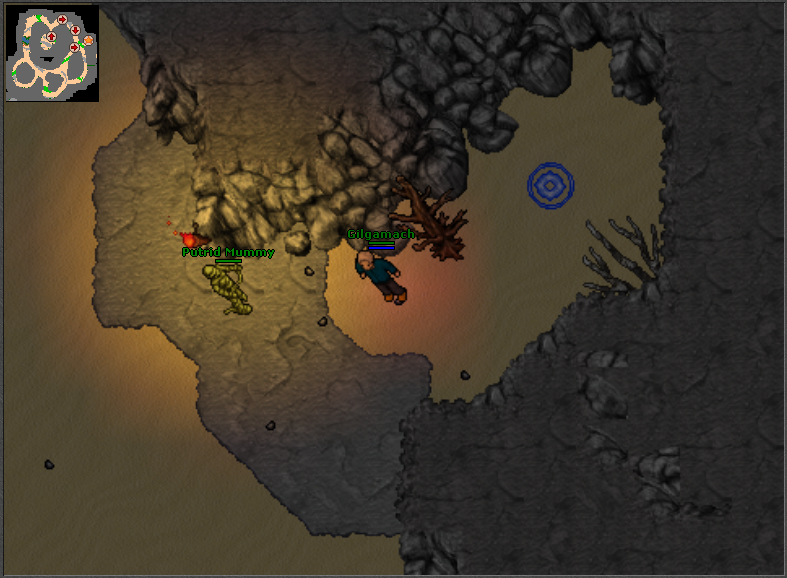Select the down-arrow marker on the minimap

click(x=75, y=30)
